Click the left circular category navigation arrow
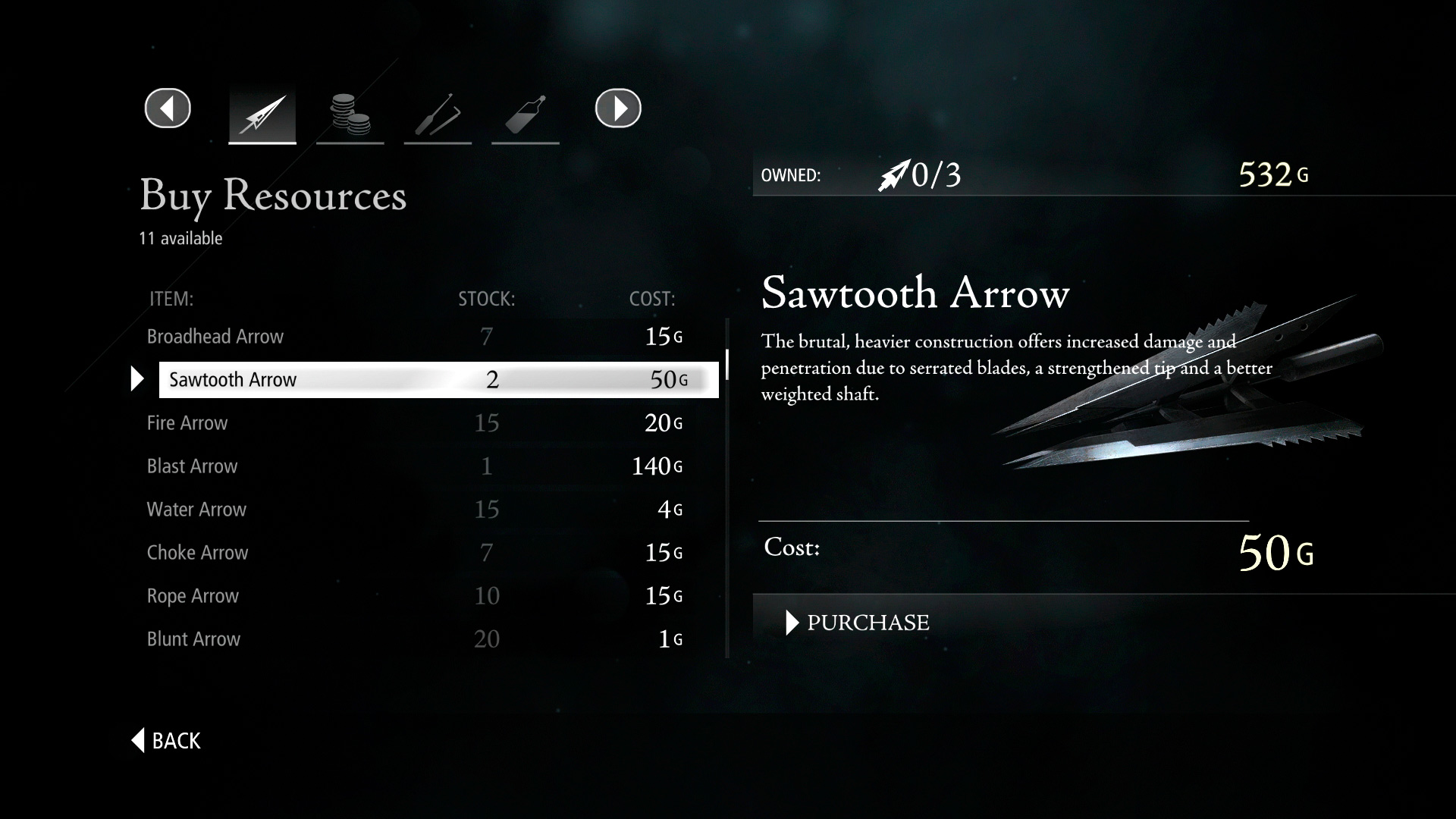 click(x=167, y=108)
